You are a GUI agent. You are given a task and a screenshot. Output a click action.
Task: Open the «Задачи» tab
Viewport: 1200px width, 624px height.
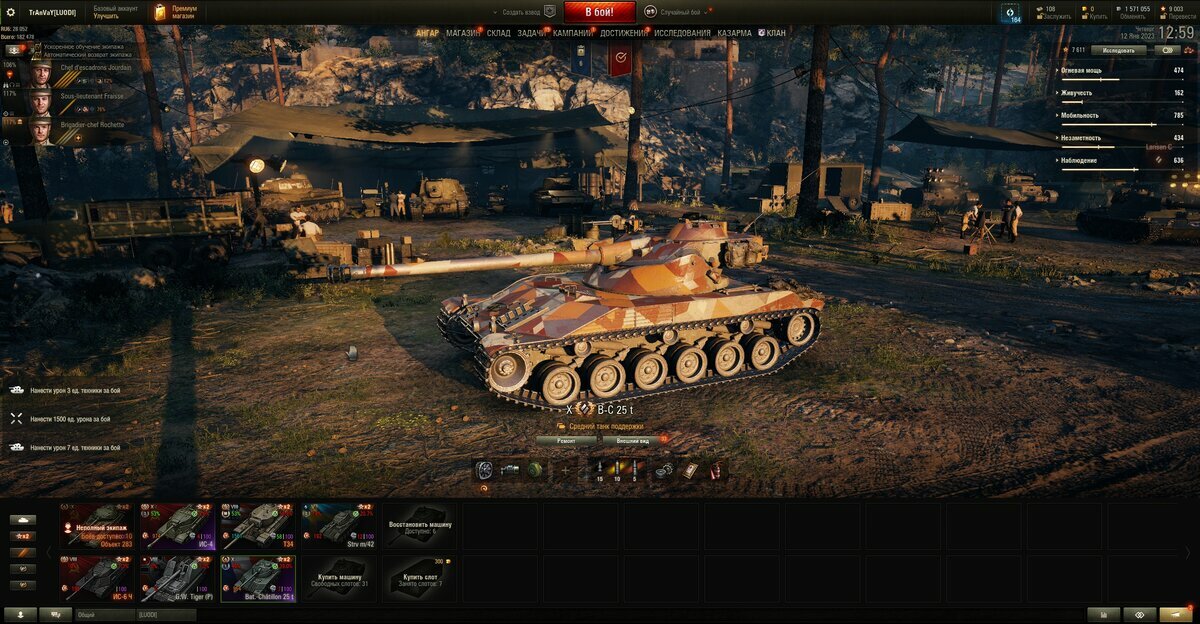point(532,33)
